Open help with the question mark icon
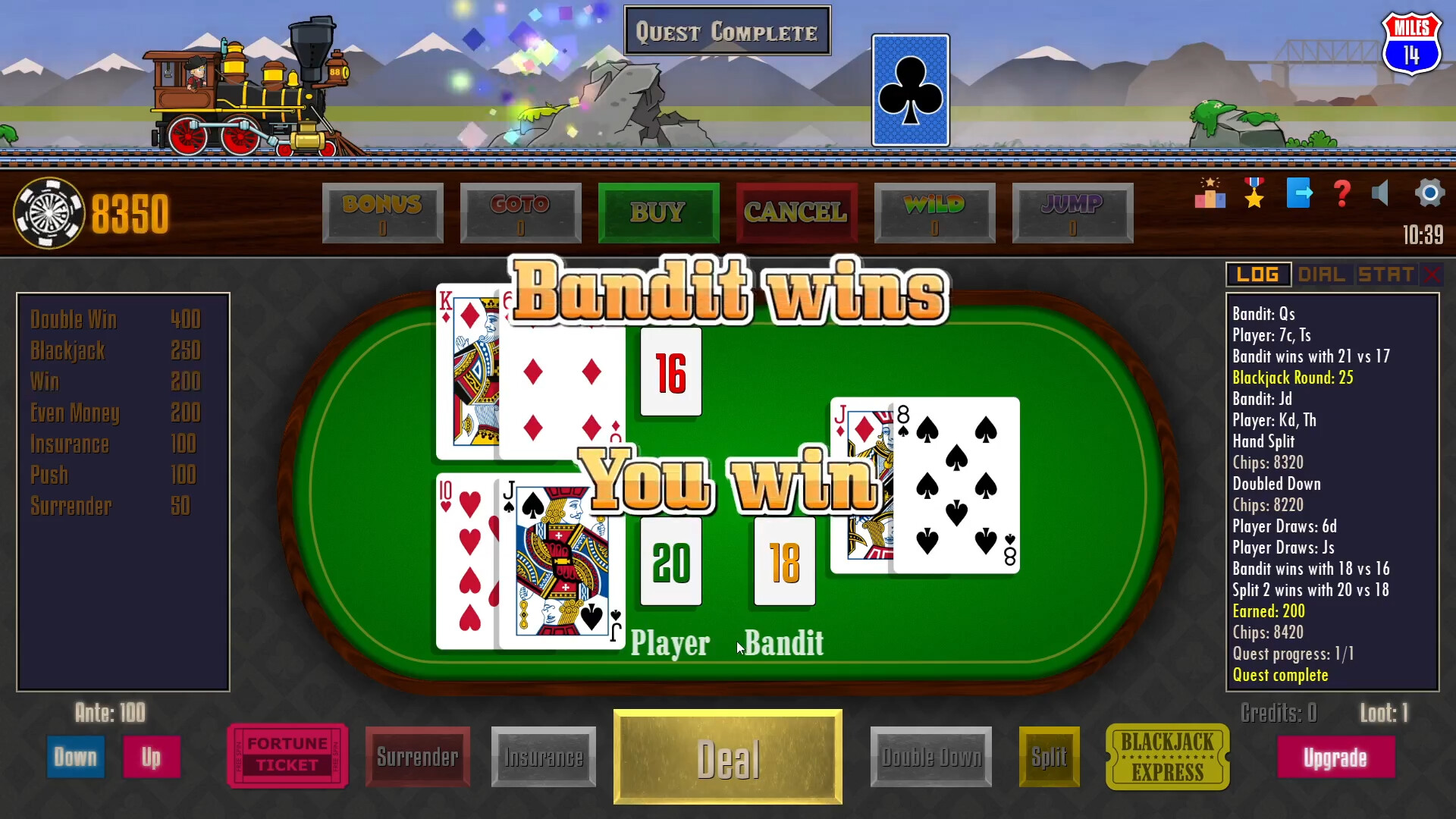The image size is (1456, 819). (1341, 194)
